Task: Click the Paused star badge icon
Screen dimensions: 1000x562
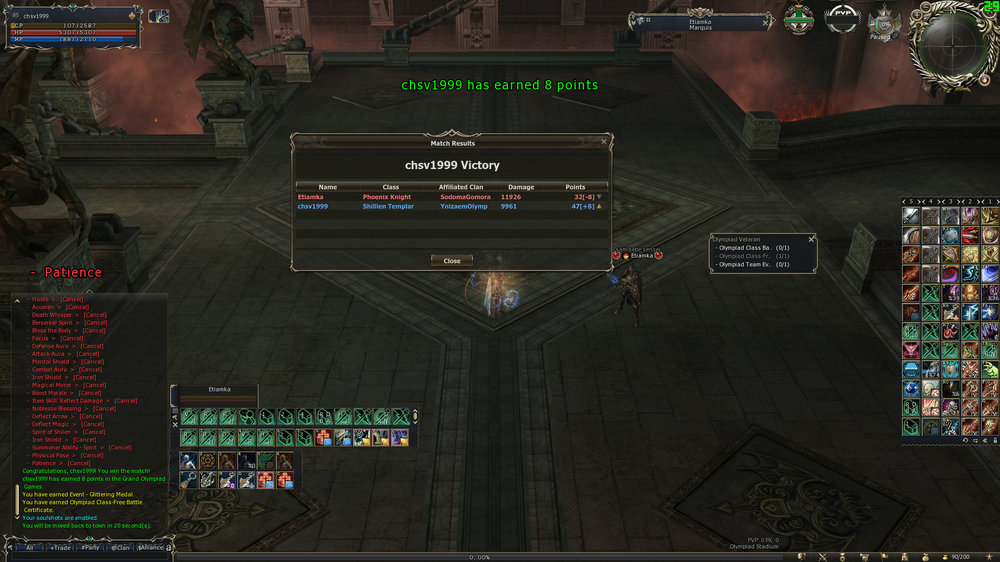Action: 883,22
